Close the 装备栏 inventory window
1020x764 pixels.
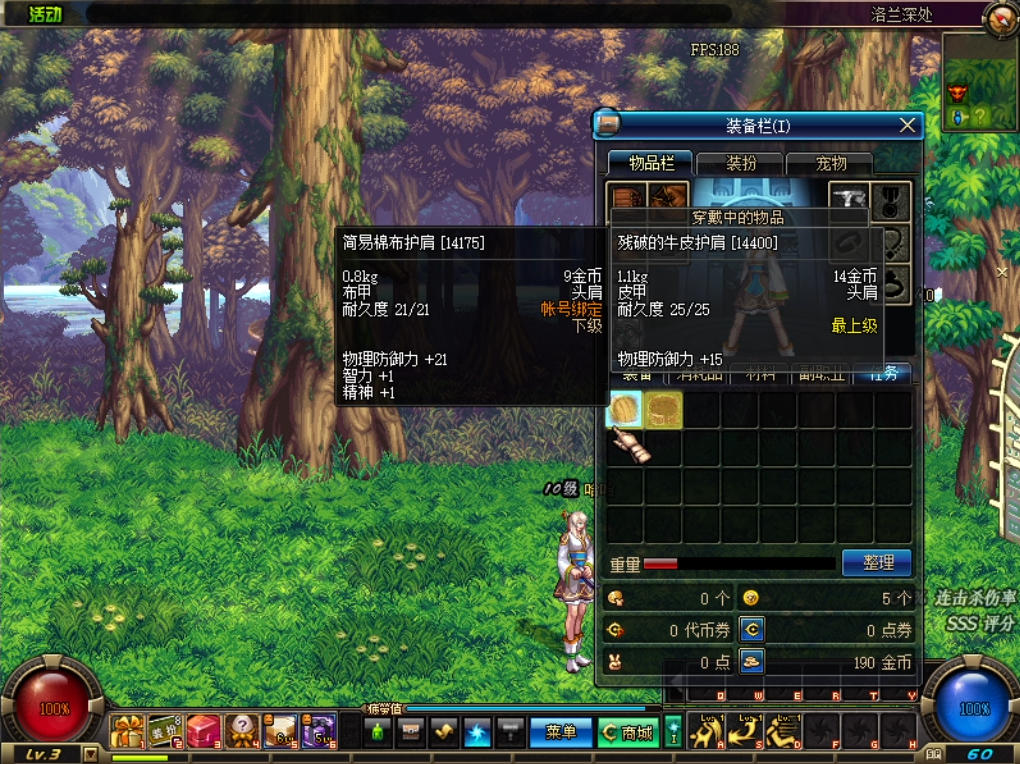pyautogui.click(x=907, y=125)
